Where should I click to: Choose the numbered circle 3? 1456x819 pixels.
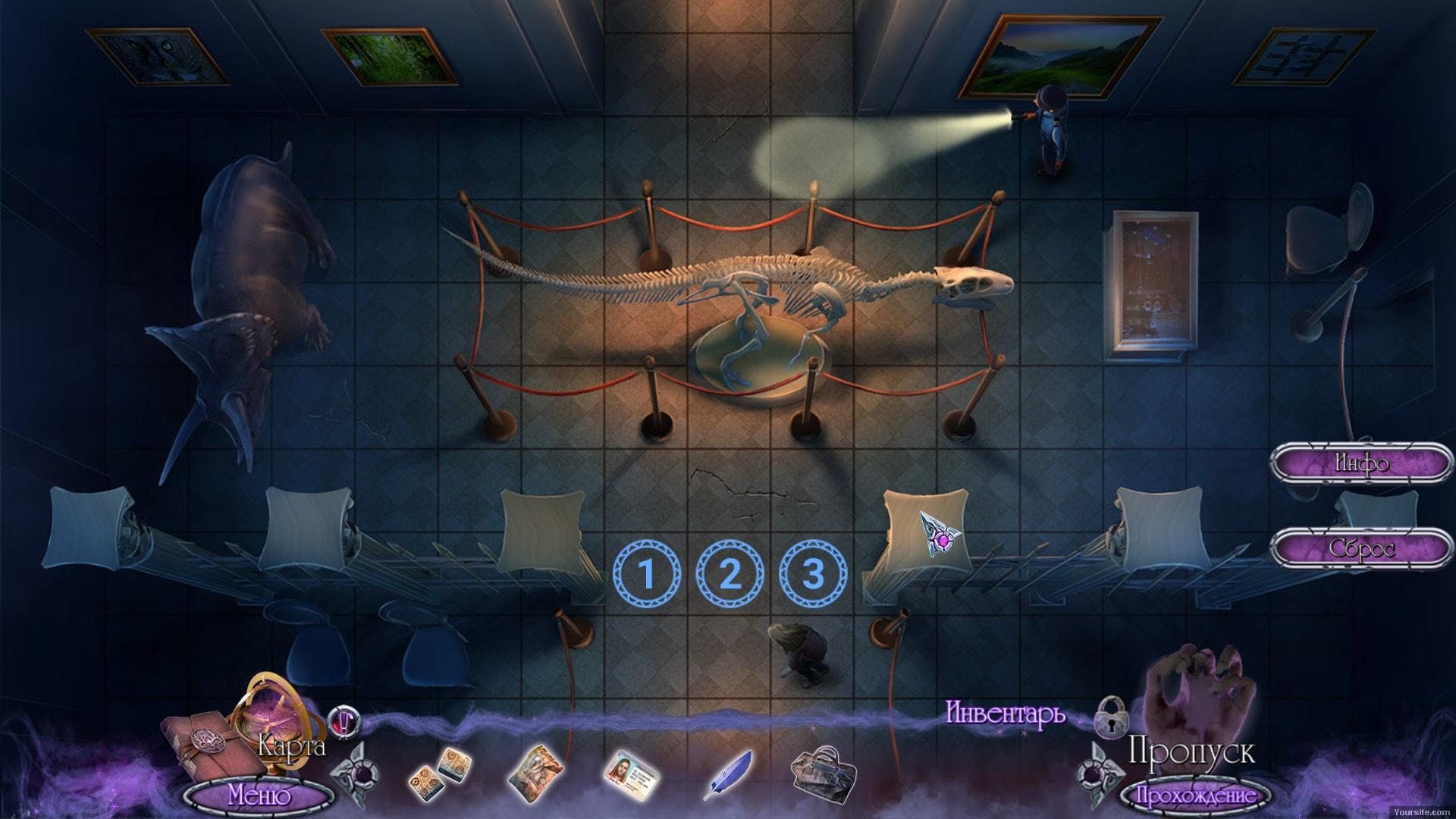[x=813, y=574]
